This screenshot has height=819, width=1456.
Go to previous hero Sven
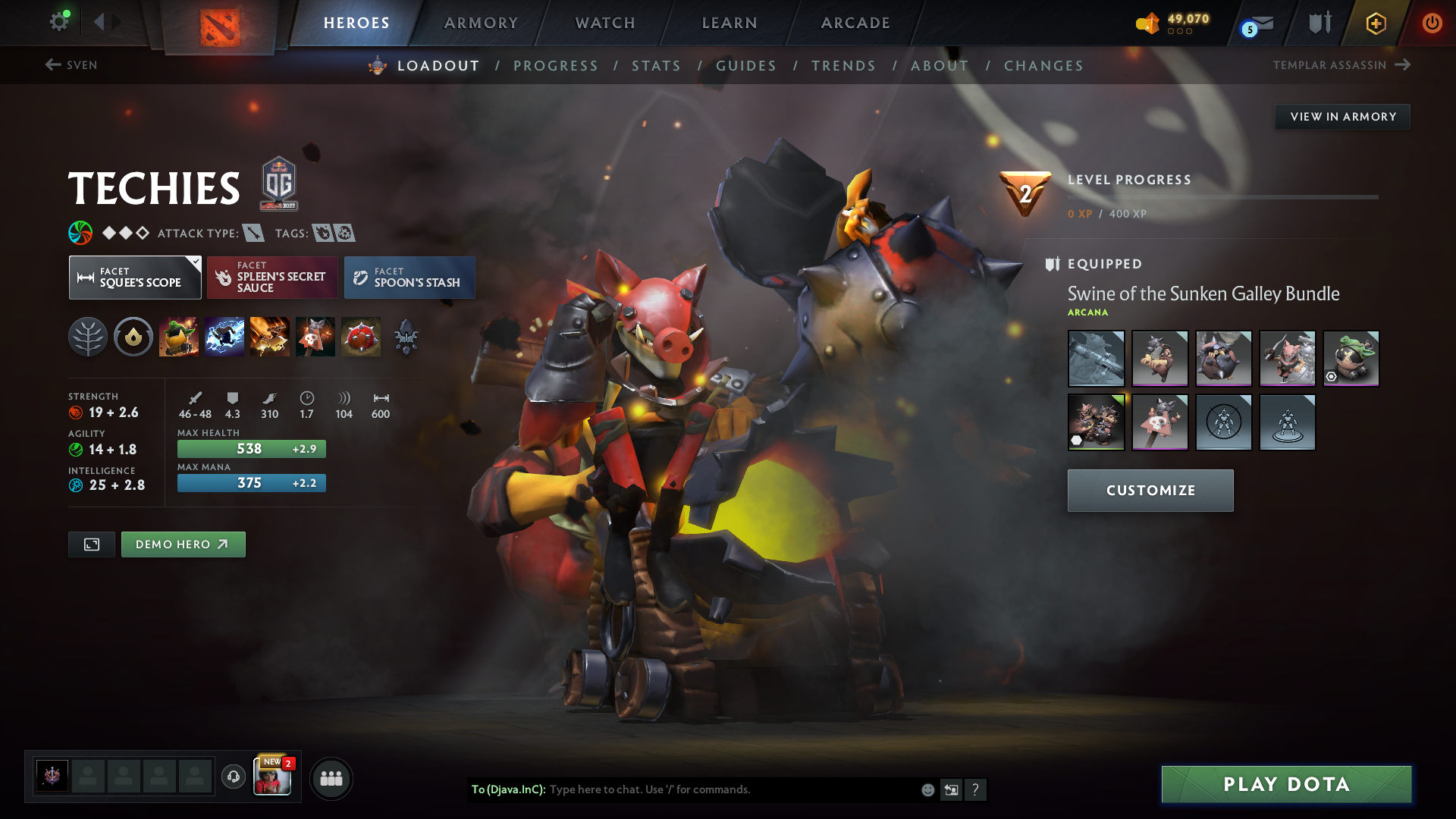tap(71, 65)
